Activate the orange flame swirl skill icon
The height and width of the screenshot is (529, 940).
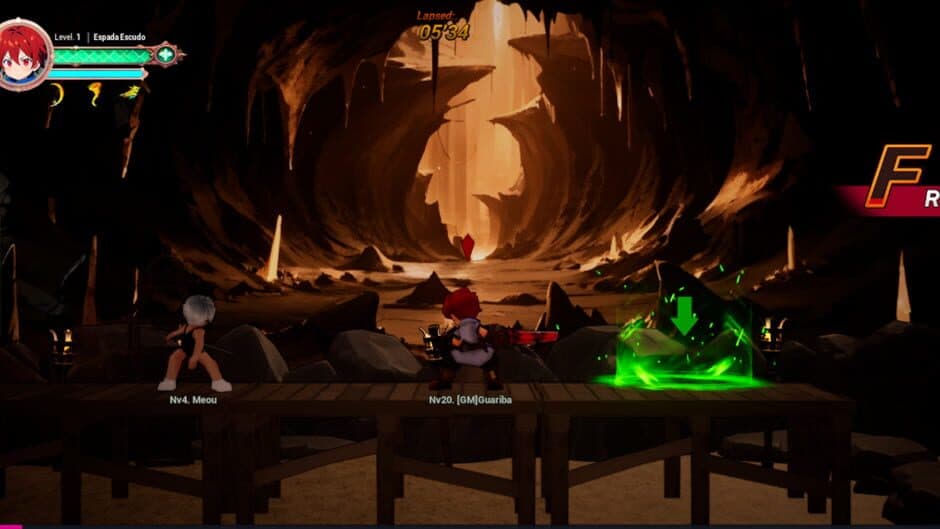click(94, 93)
